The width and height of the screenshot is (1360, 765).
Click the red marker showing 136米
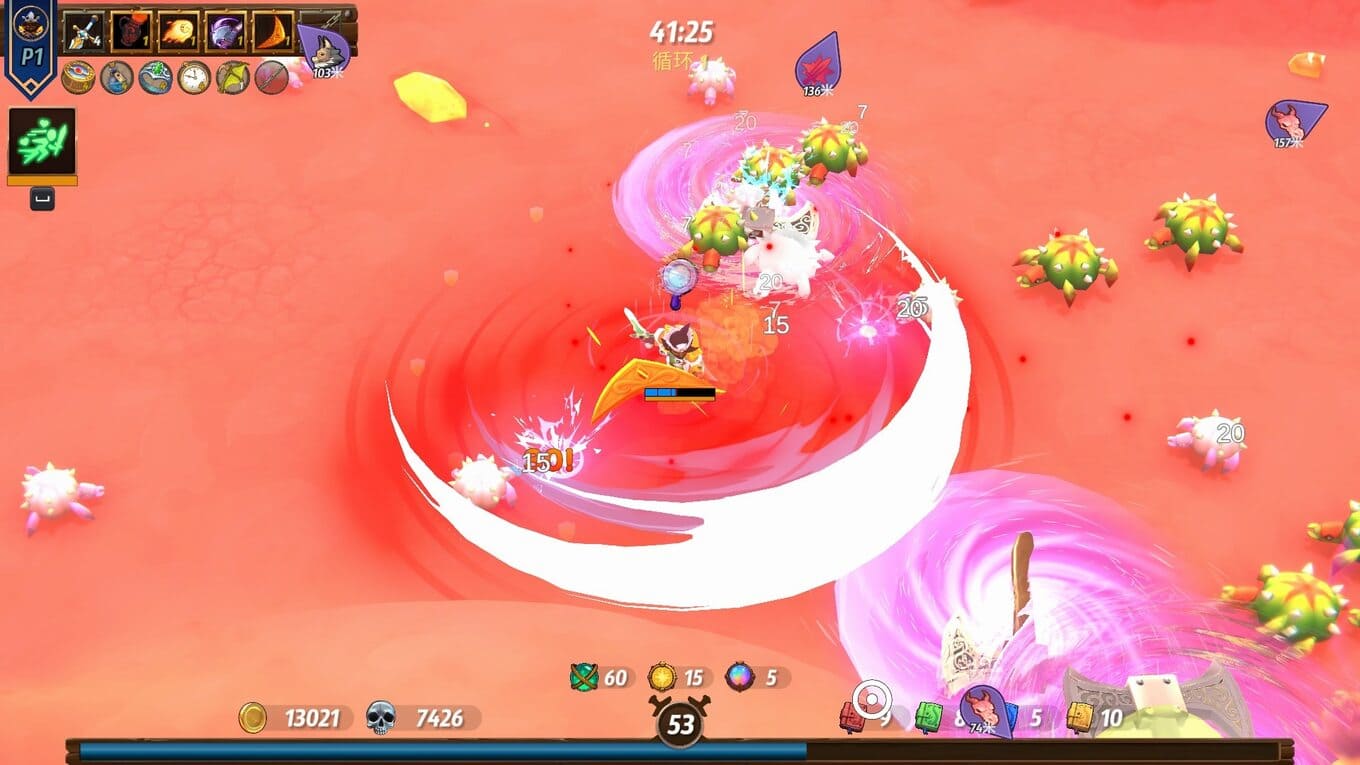click(x=818, y=64)
